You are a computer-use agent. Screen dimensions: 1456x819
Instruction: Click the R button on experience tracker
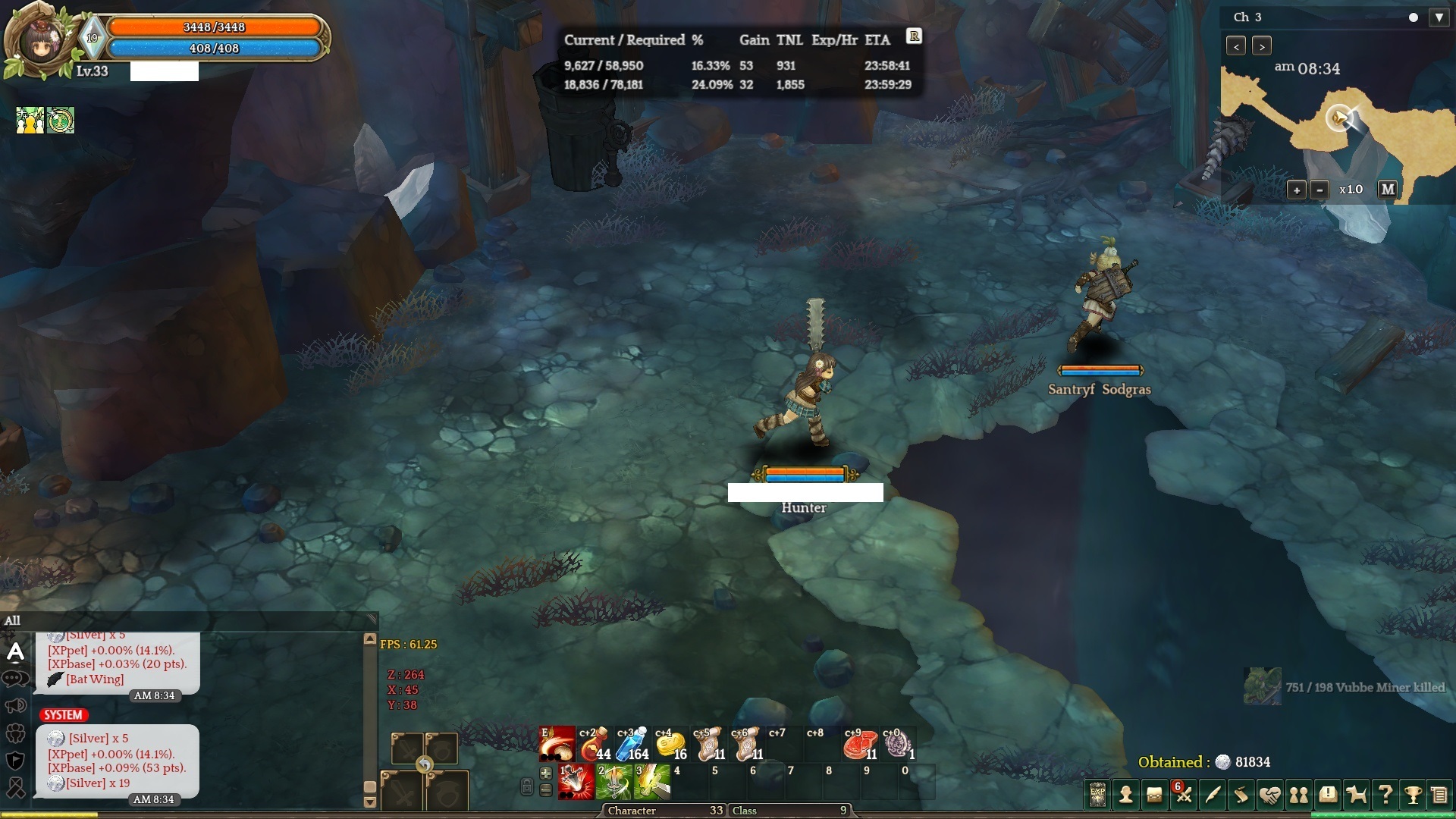pyautogui.click(x=914, y=36)
